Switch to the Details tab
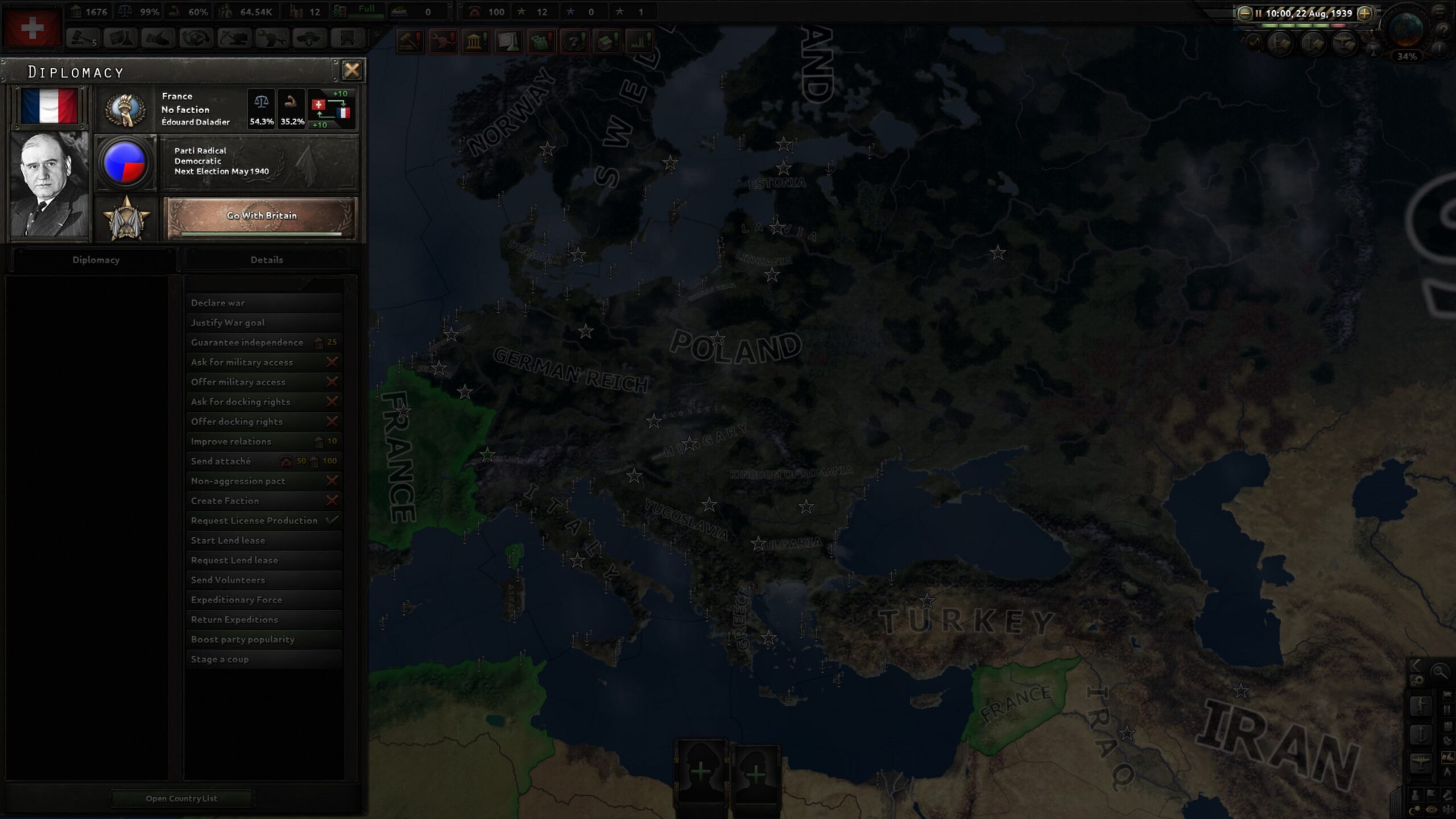 (x=266, y=260)
